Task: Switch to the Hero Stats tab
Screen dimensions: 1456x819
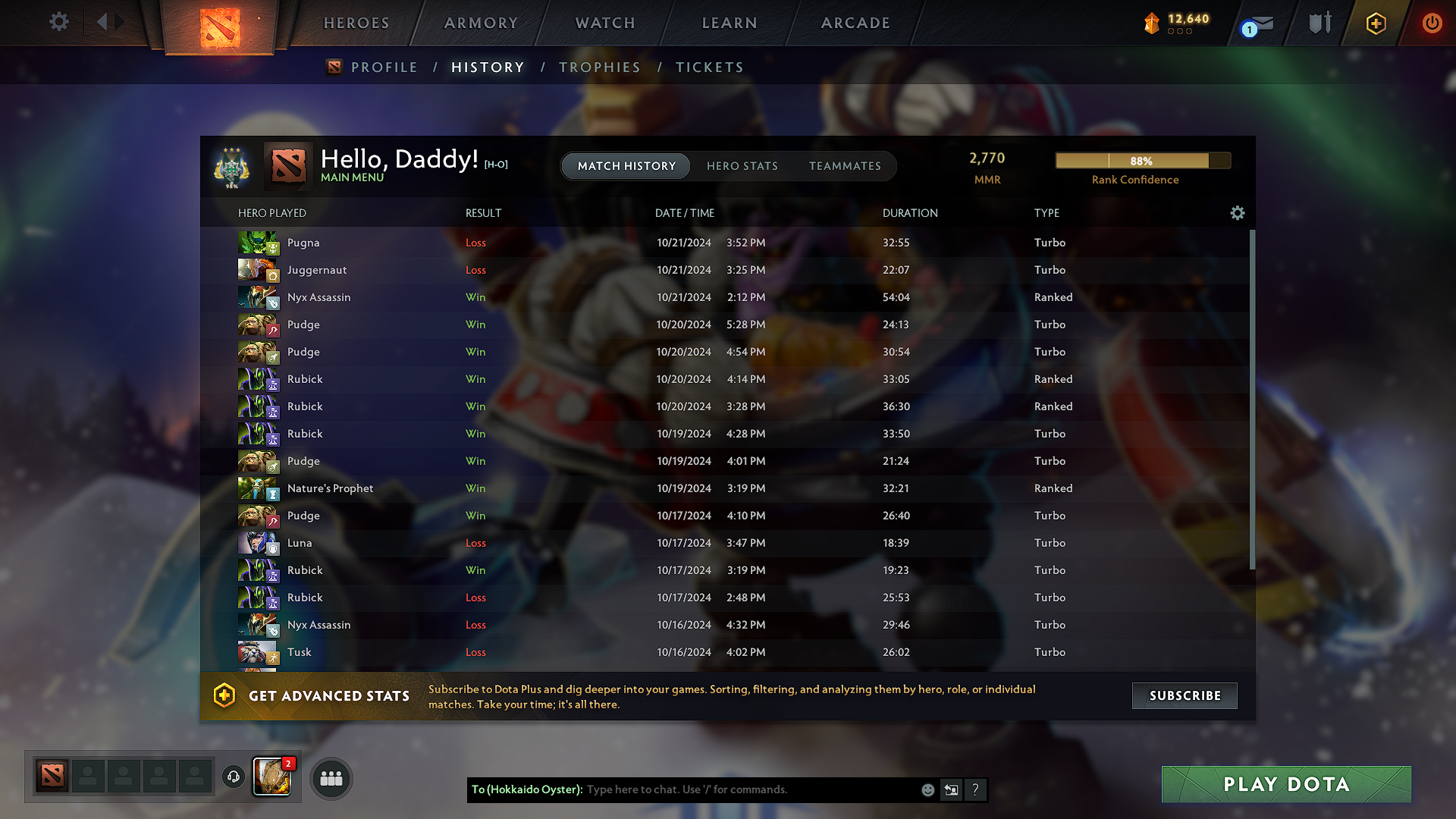Action: point(742,165)
